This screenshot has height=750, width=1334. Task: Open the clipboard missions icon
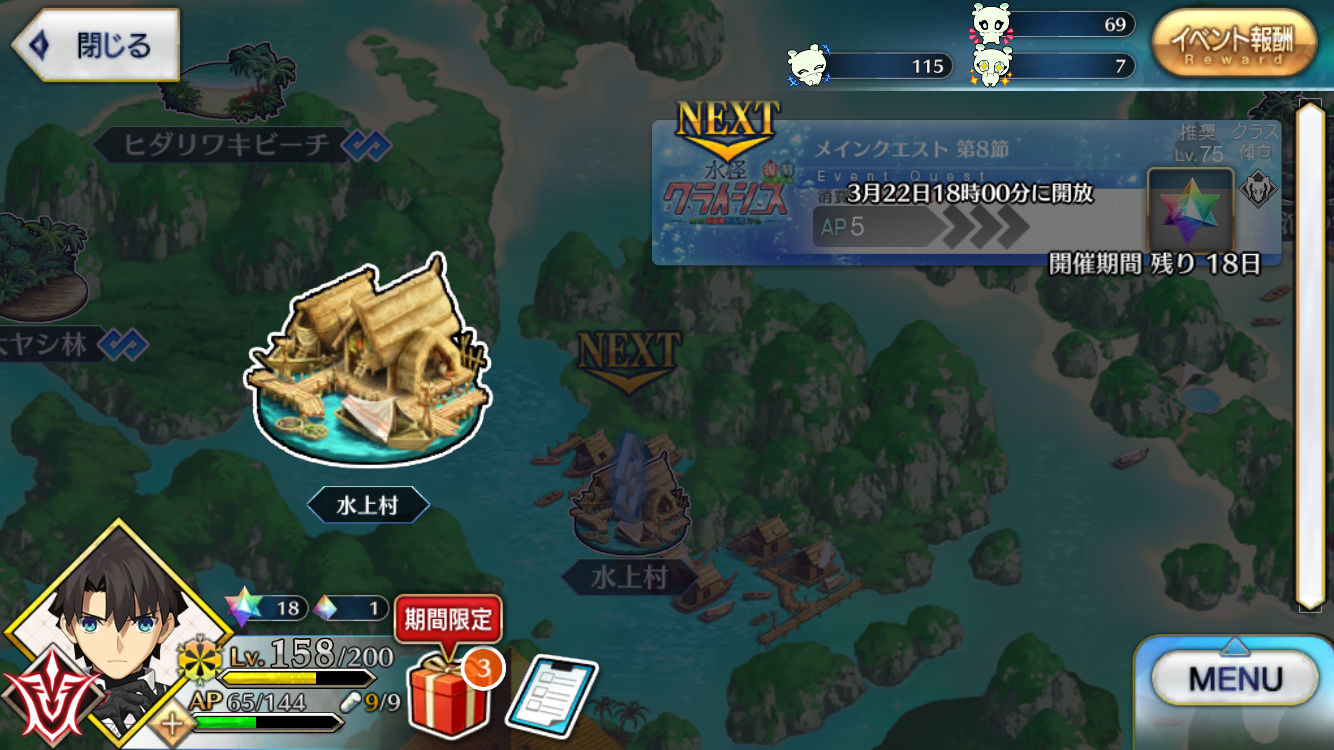coord(551,693)
